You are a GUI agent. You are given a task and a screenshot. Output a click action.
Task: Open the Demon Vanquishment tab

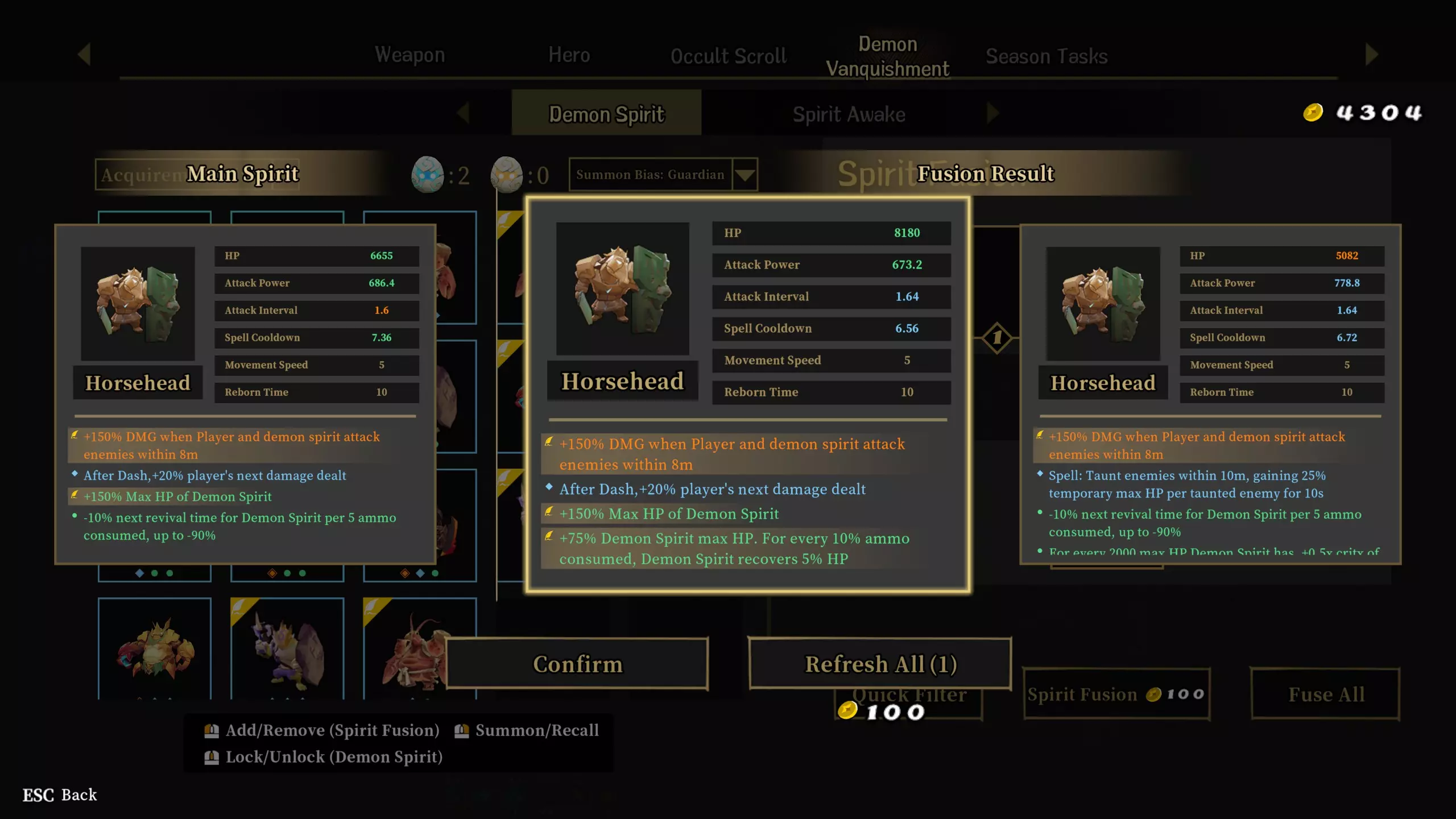[x=887, y=56]
